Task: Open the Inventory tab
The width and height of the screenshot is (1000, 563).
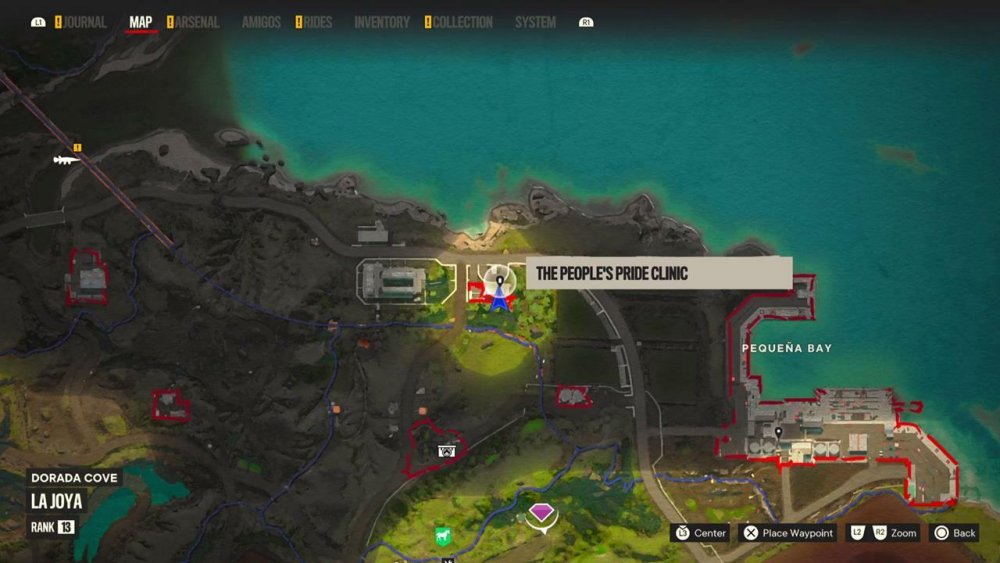Action: (x=382, y=22)
